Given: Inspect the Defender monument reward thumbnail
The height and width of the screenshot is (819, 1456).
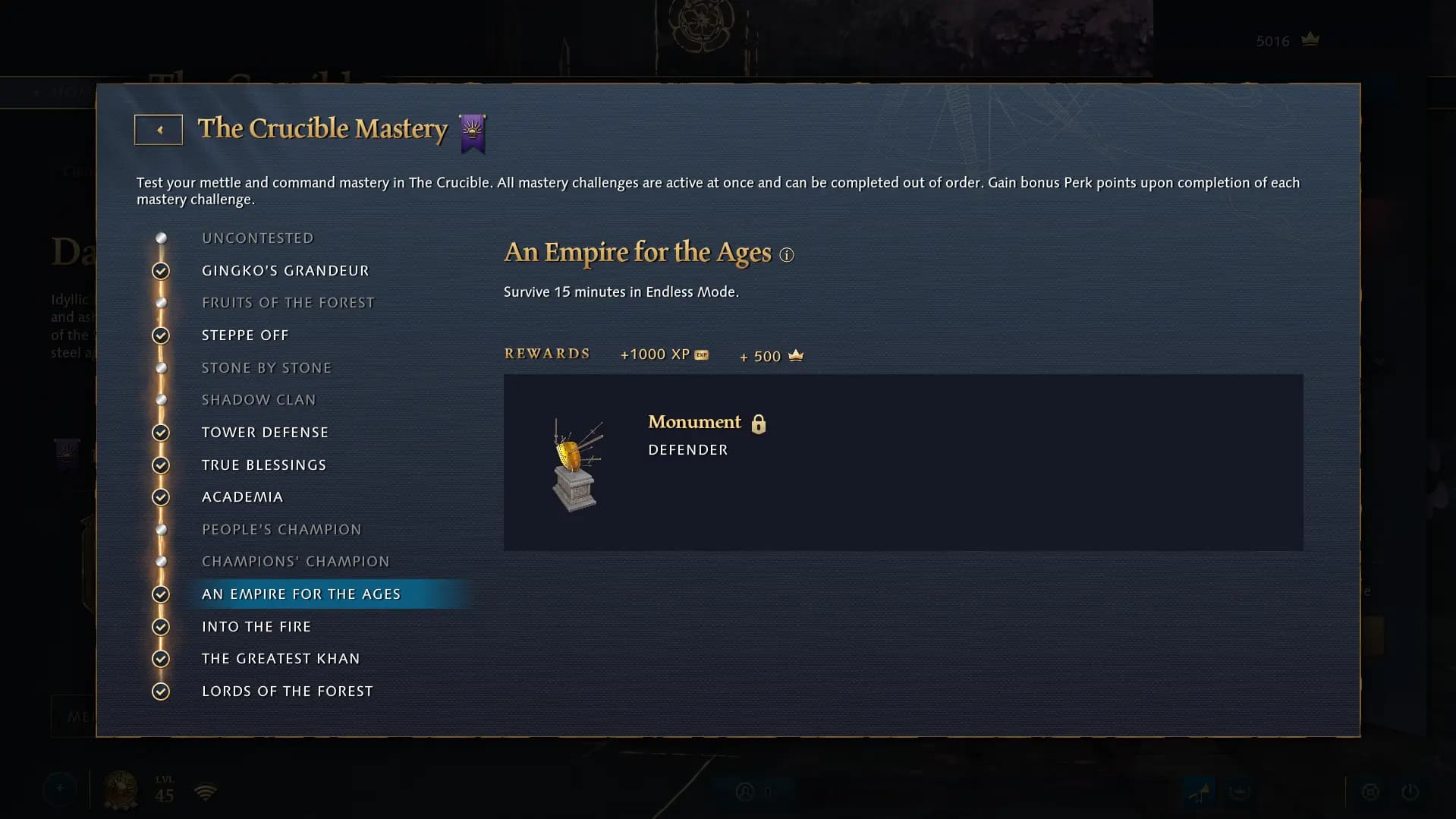Looking at the screenshot, I should tap(576, 464).
